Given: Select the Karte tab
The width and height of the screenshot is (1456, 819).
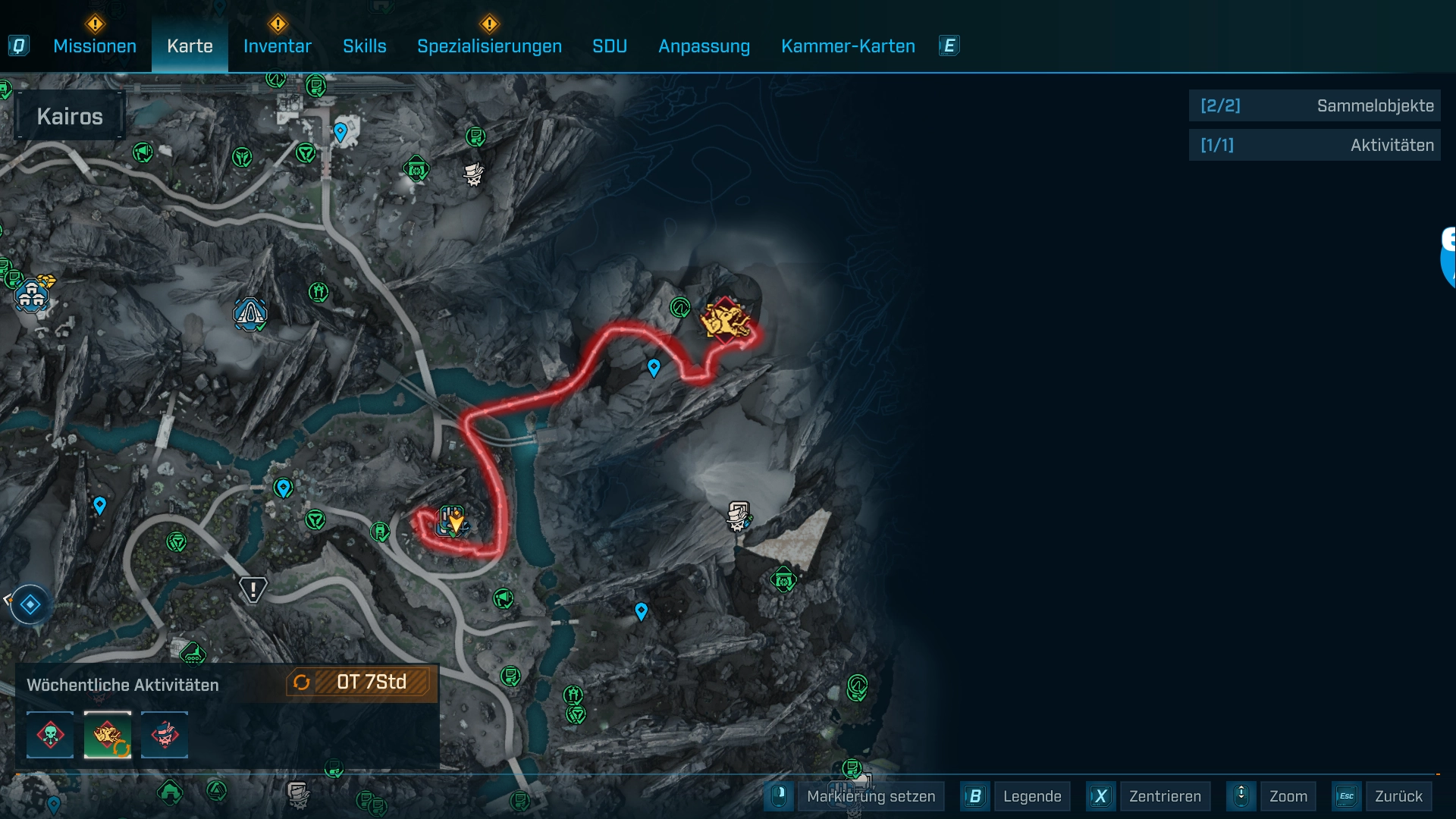Looking at the screenshot, I should 190,46.
